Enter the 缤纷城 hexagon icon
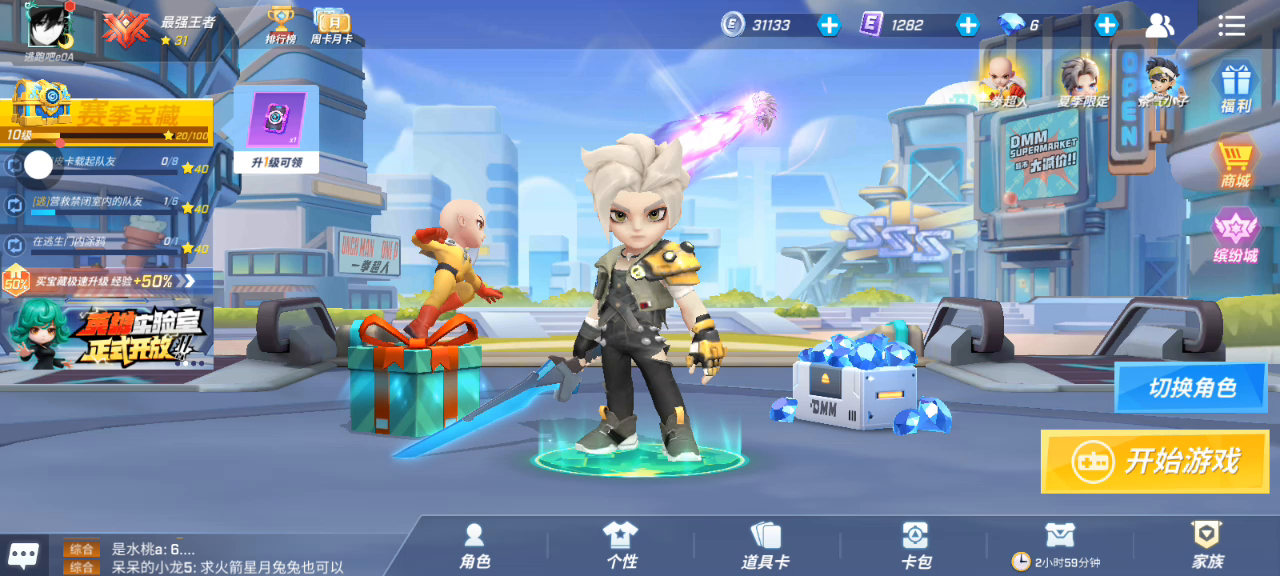Image resolution: width=1280 pixels, height=576 pixels. [x=1236, y=236]
